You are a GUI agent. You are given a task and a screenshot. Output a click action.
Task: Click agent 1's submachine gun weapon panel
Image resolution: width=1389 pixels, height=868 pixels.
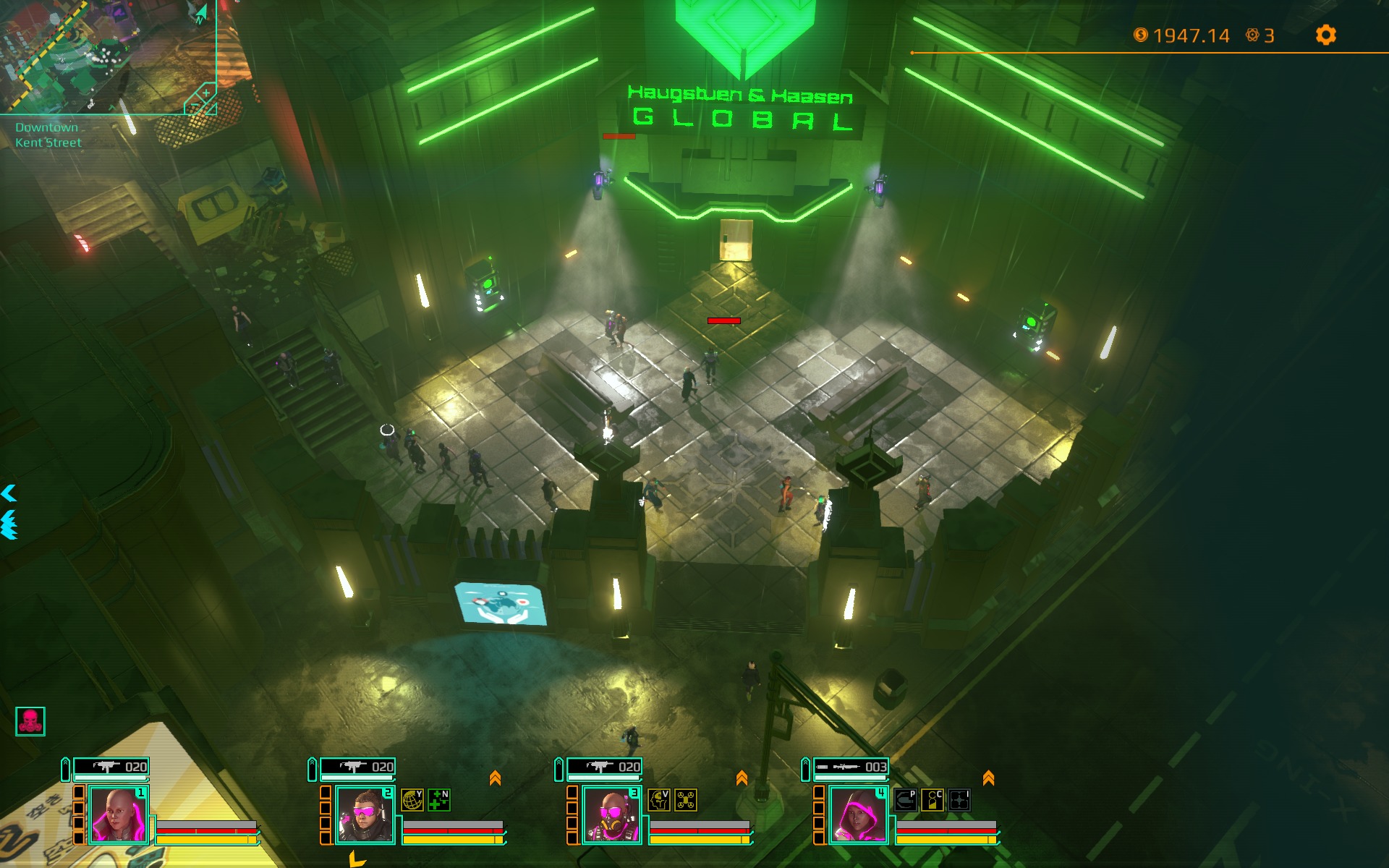111,767
